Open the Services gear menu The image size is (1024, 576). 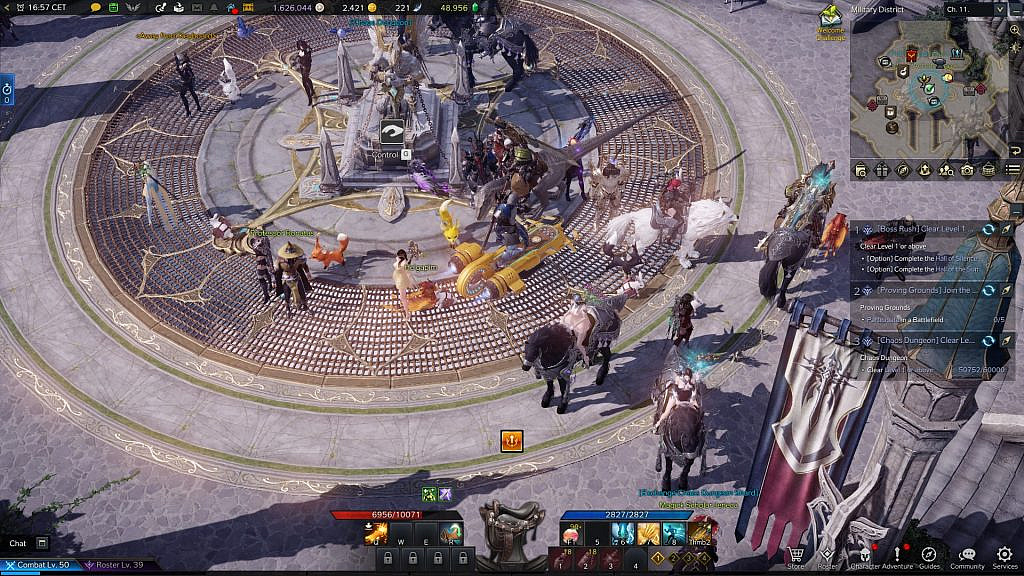pos(1004,556)
